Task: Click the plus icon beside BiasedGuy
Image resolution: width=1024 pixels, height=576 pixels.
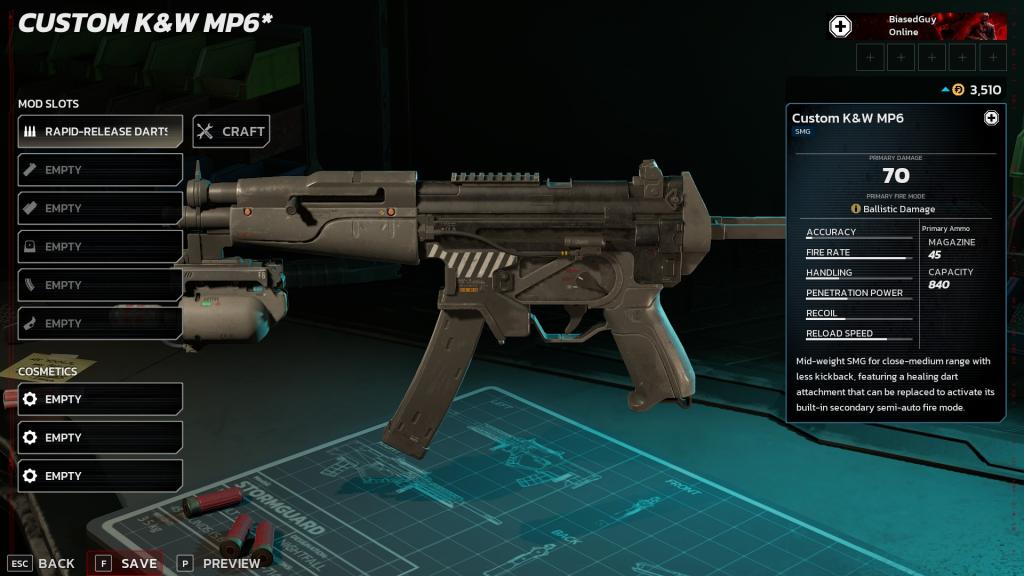Action: pyautogui.click(x=841, y=27)
